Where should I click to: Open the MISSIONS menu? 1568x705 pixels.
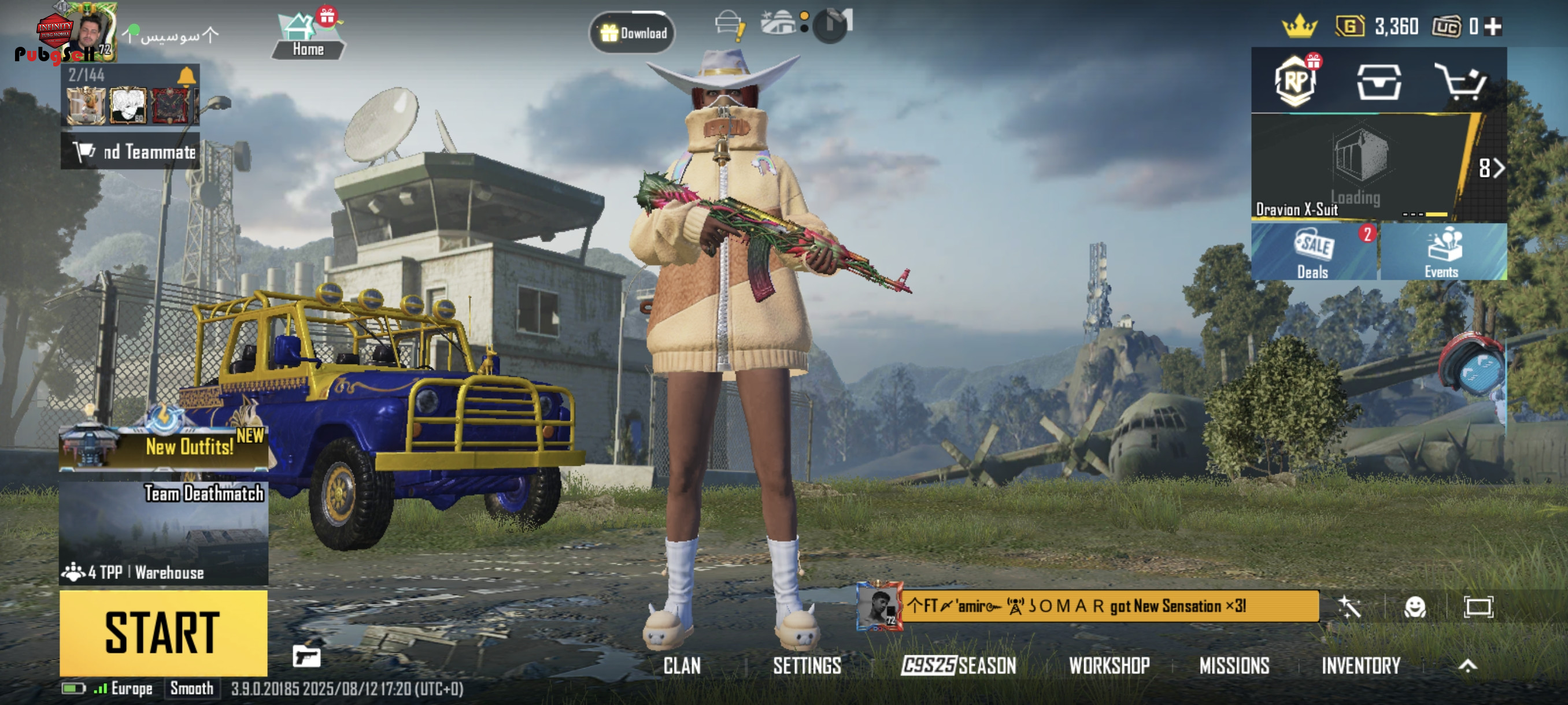[1234, 666]
